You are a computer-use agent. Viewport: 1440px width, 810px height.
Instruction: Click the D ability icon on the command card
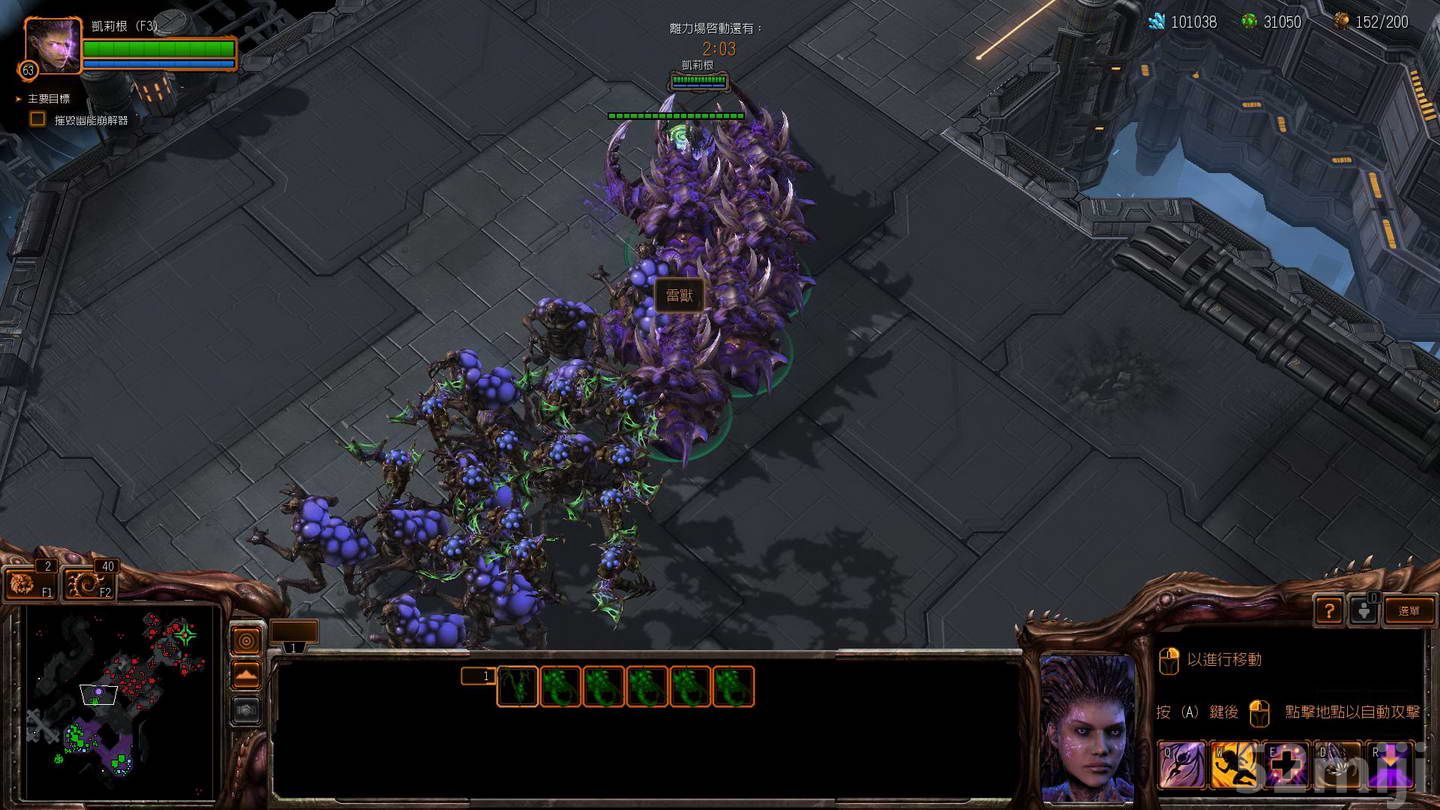(1335, 765)
